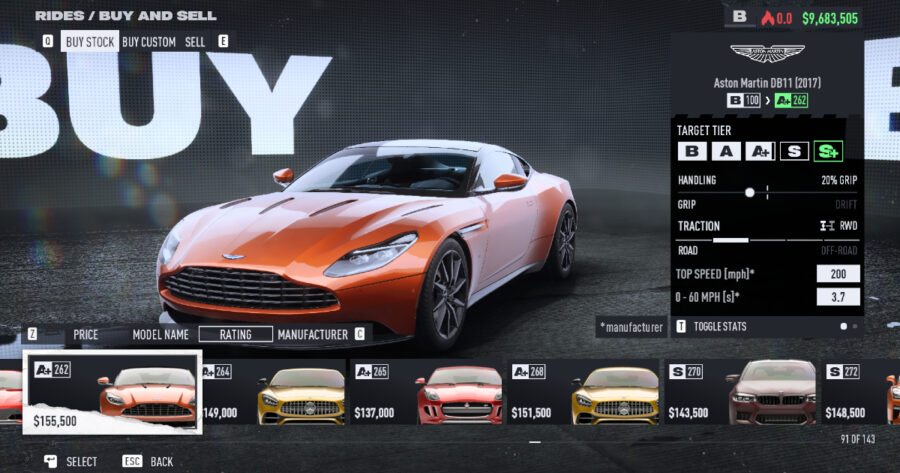This screenshot has height=473, width=900.
Task: Select the $155,500 Aston Martin DB11 card
Action: [112, 392]
